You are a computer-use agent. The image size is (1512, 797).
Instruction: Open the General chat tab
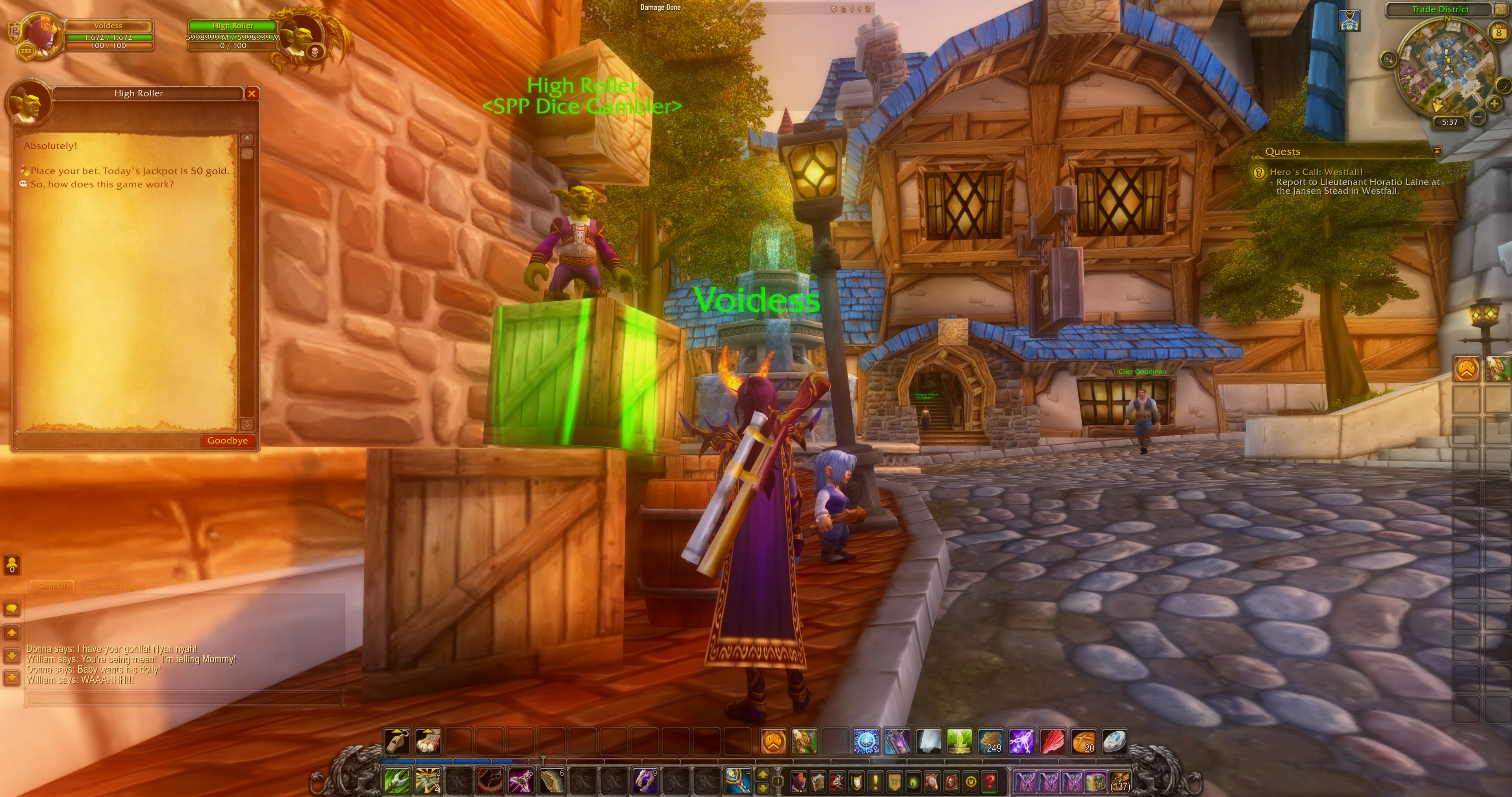coord(52,586)
